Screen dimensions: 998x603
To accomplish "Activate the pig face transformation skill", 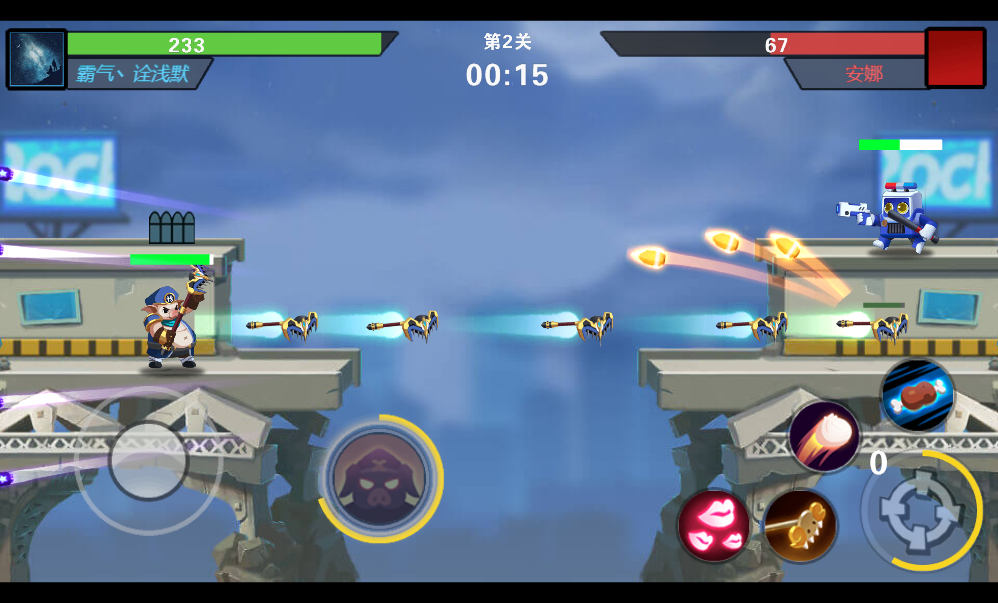I will tap(380, 479).
